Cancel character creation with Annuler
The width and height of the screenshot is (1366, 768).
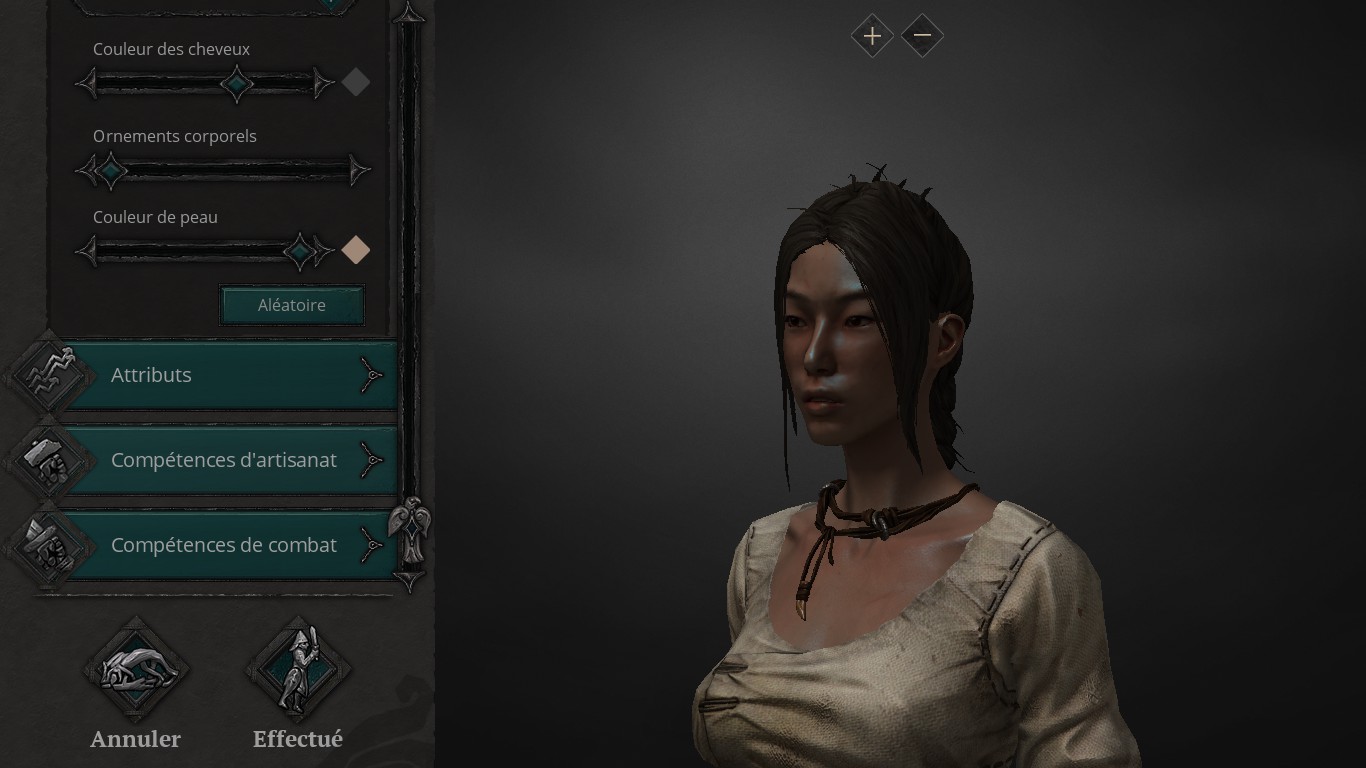click(x=135, y=671)
